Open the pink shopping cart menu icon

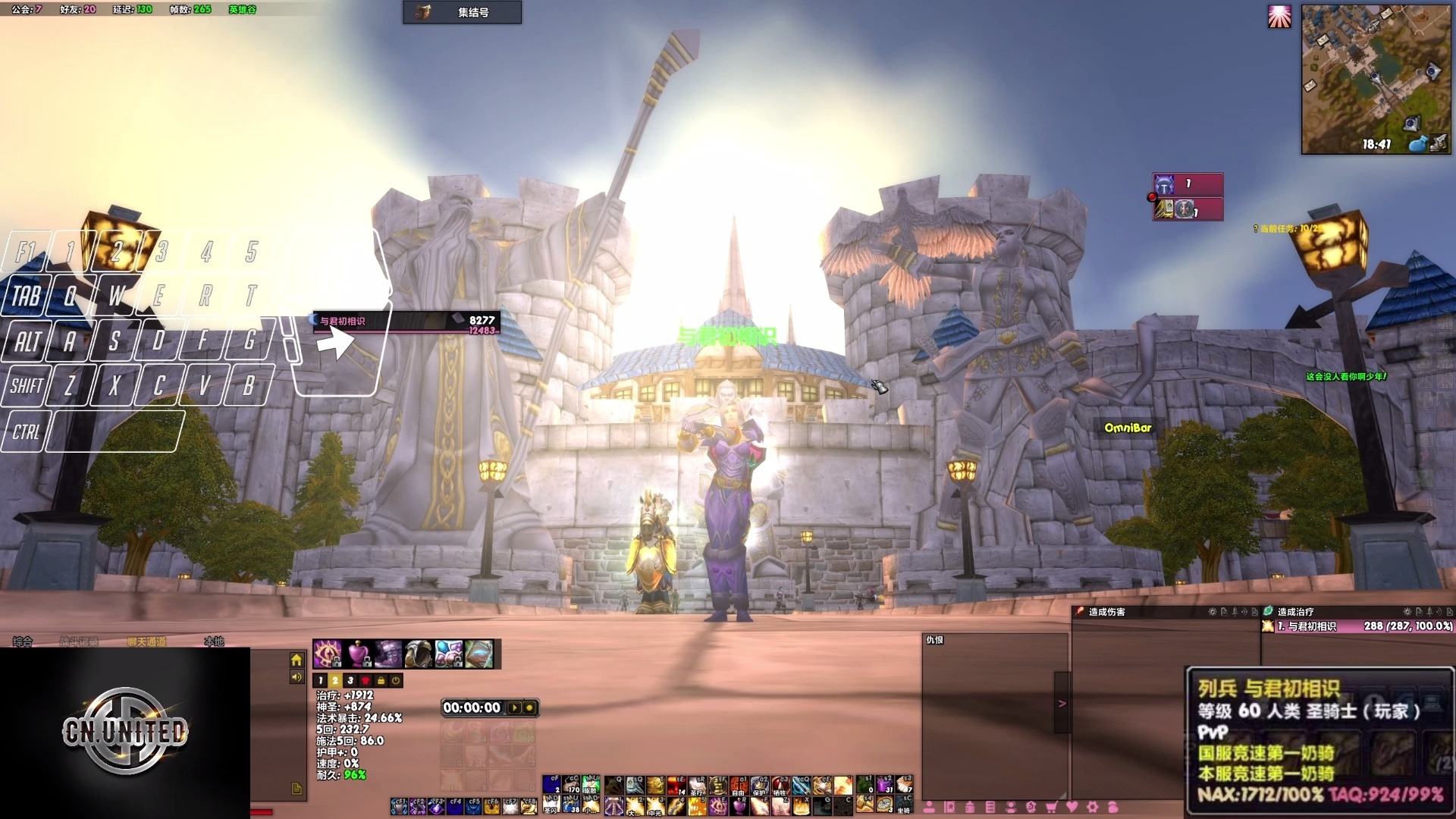(1051, 807)
